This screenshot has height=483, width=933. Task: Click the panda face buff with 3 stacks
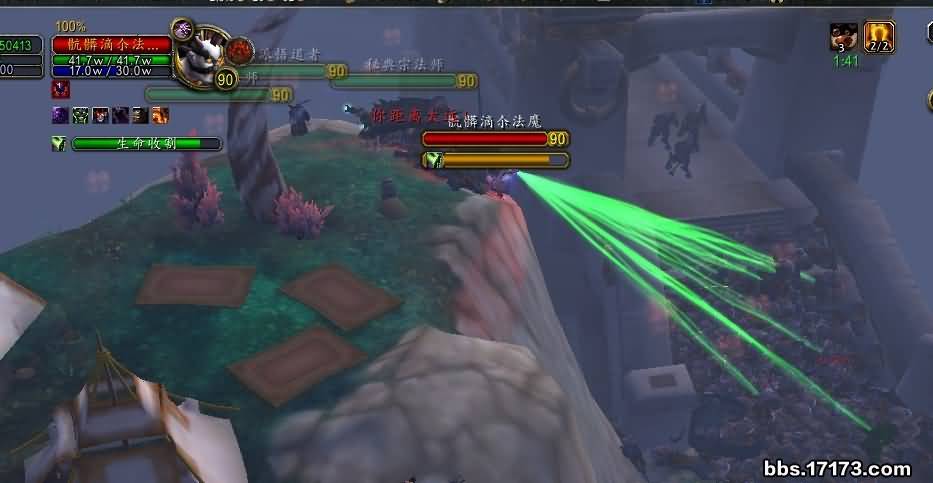click(843, 37)
